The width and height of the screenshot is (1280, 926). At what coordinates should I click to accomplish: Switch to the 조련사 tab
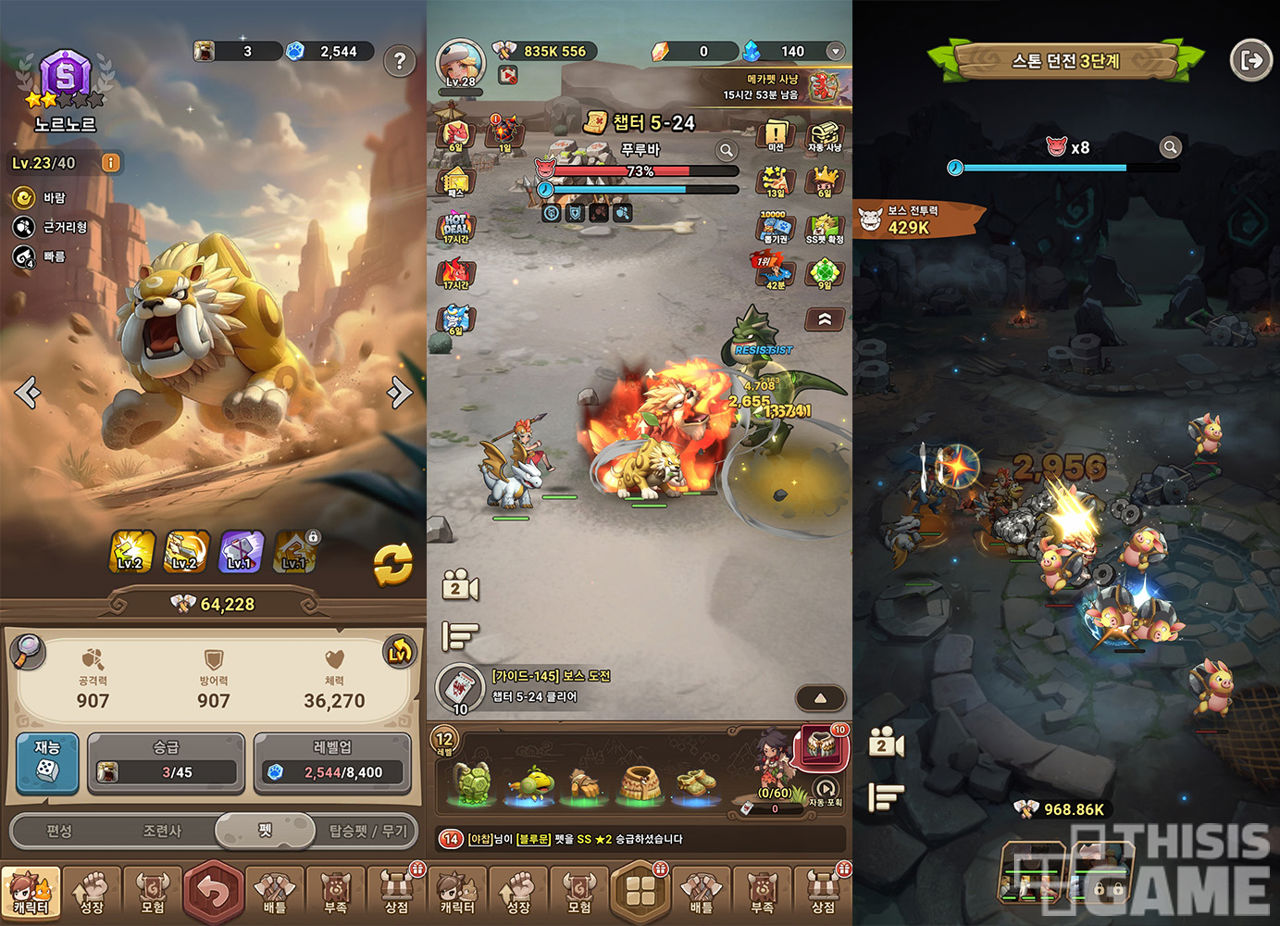[x=161, y=831]
